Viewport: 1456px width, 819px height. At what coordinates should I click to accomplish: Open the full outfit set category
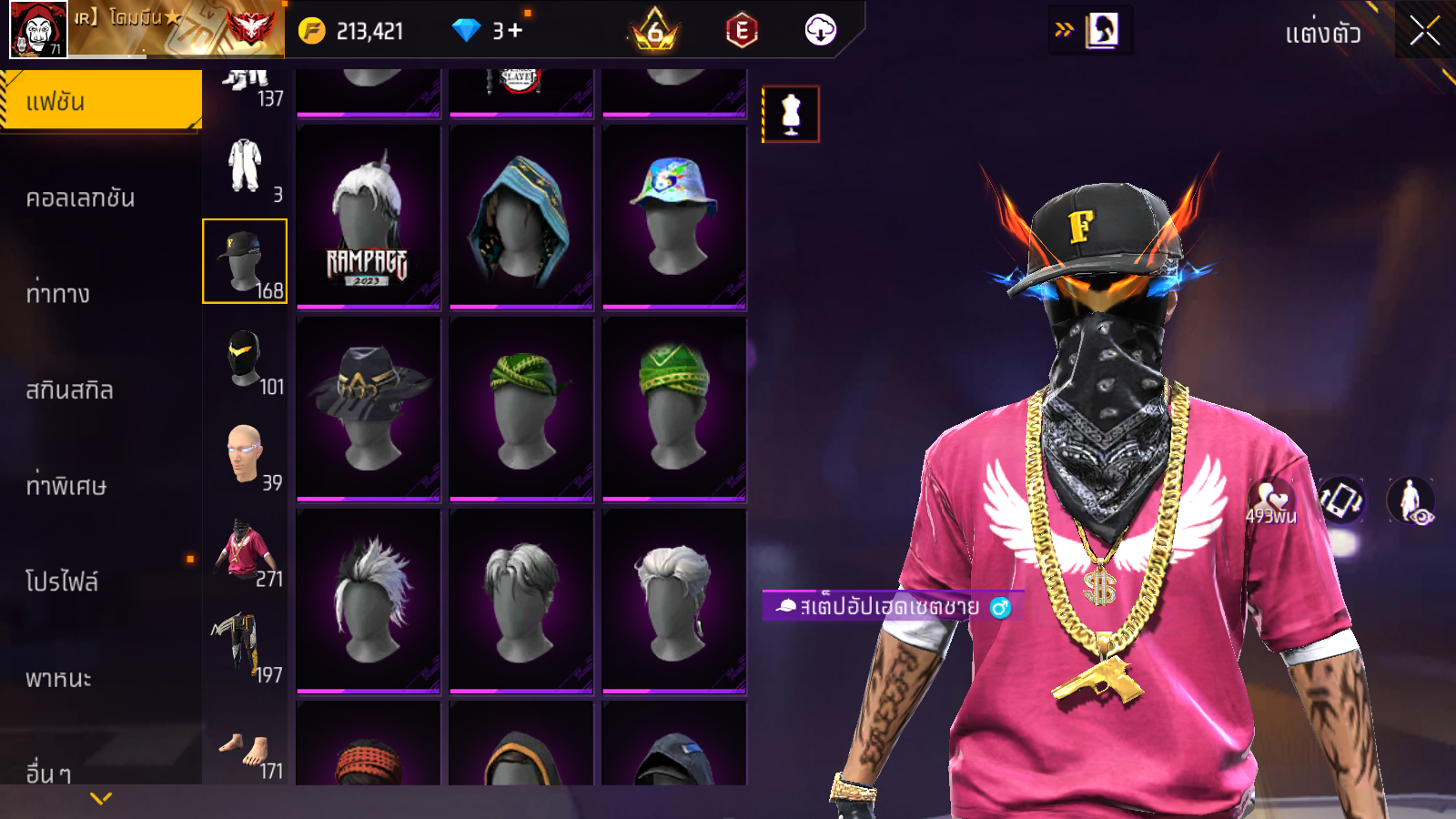coord(245,168)
